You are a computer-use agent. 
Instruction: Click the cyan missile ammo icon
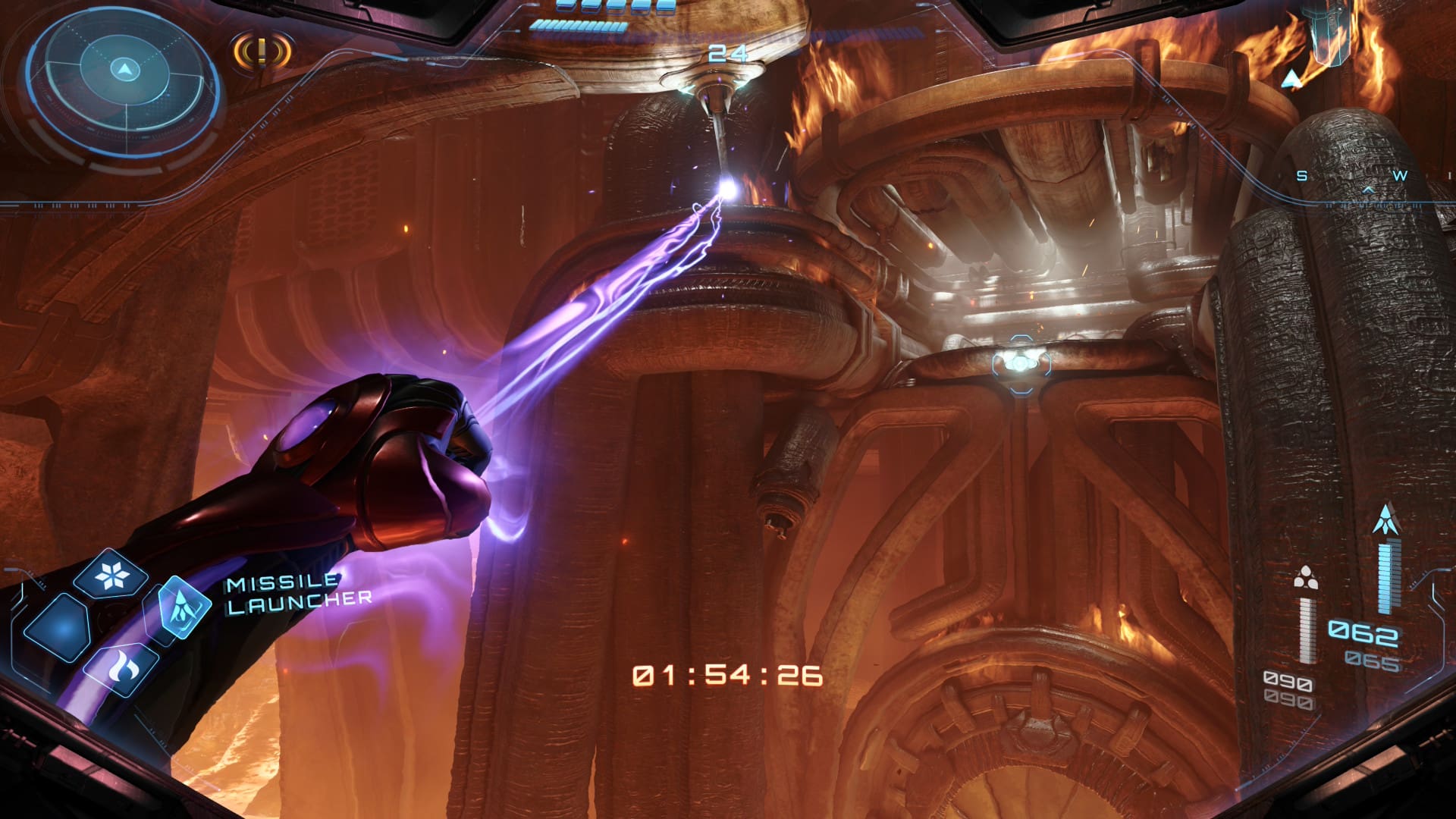point(1386,520)
